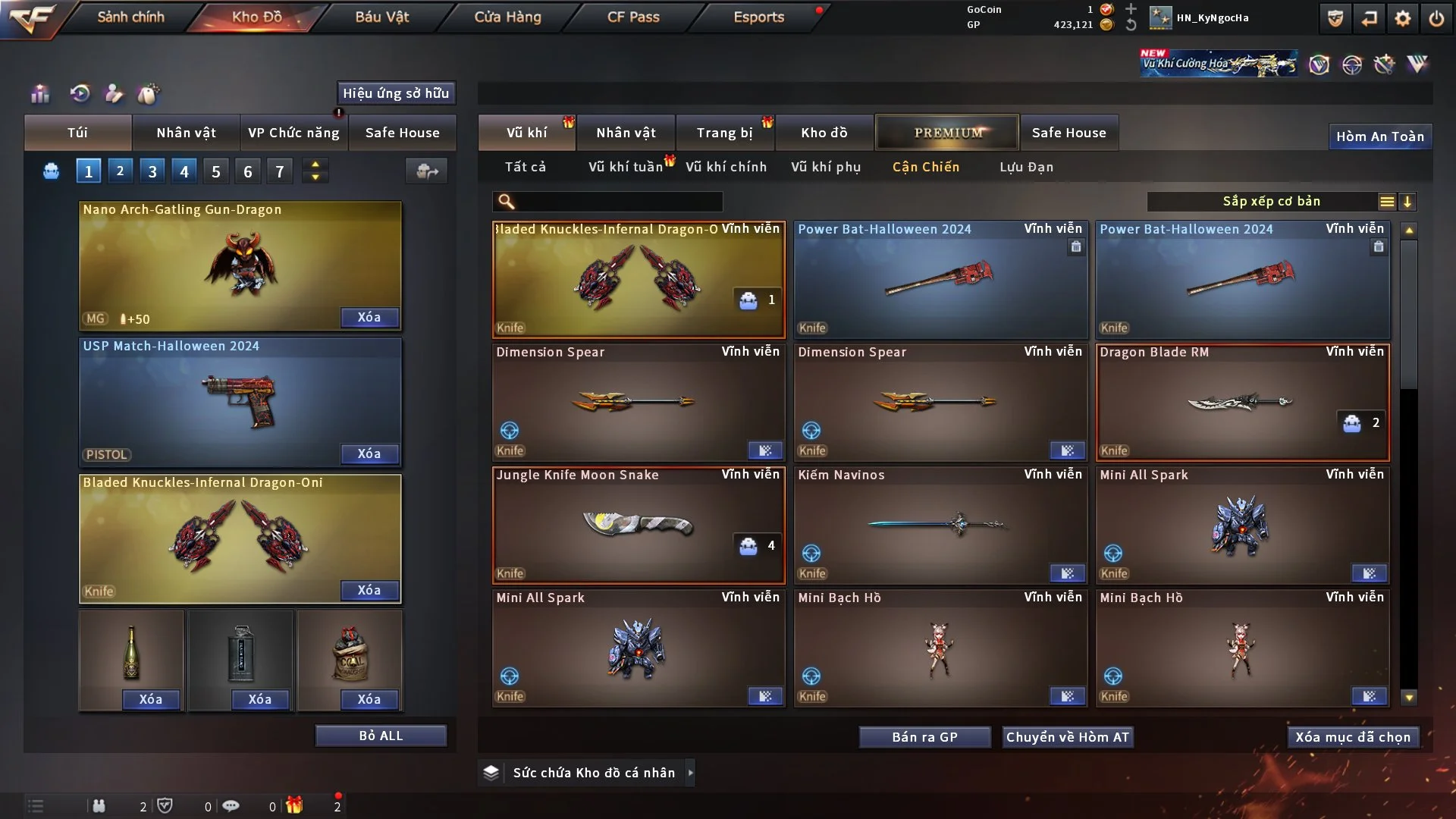1456x819 pixels.
Task: Open the CF Pass menu
Action: tap(633, 17)
